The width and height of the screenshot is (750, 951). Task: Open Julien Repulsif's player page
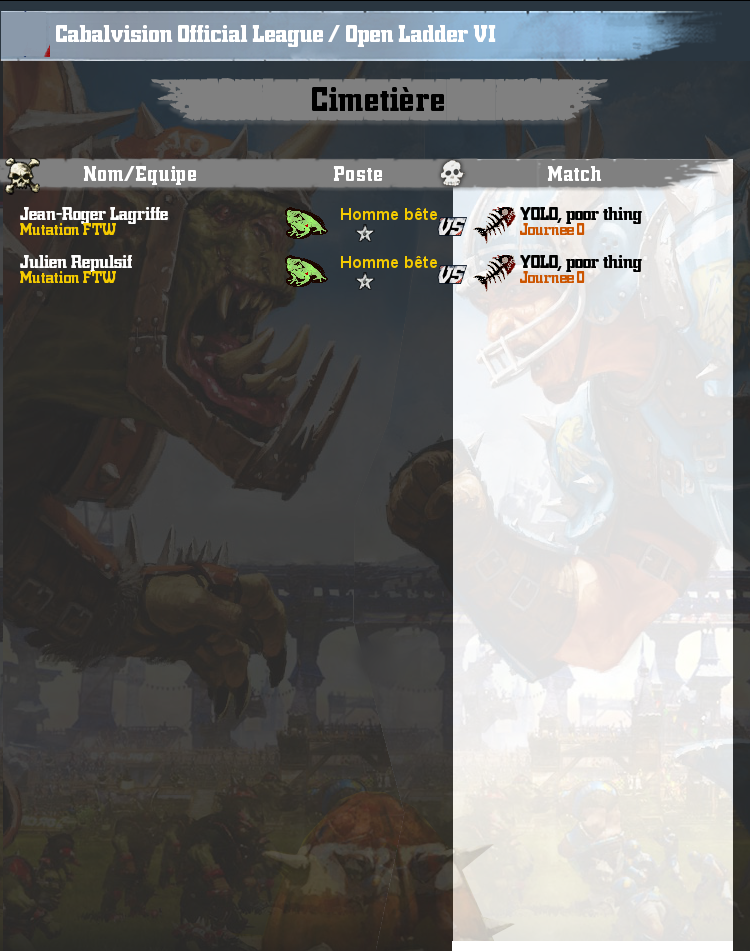pos(76,262)
